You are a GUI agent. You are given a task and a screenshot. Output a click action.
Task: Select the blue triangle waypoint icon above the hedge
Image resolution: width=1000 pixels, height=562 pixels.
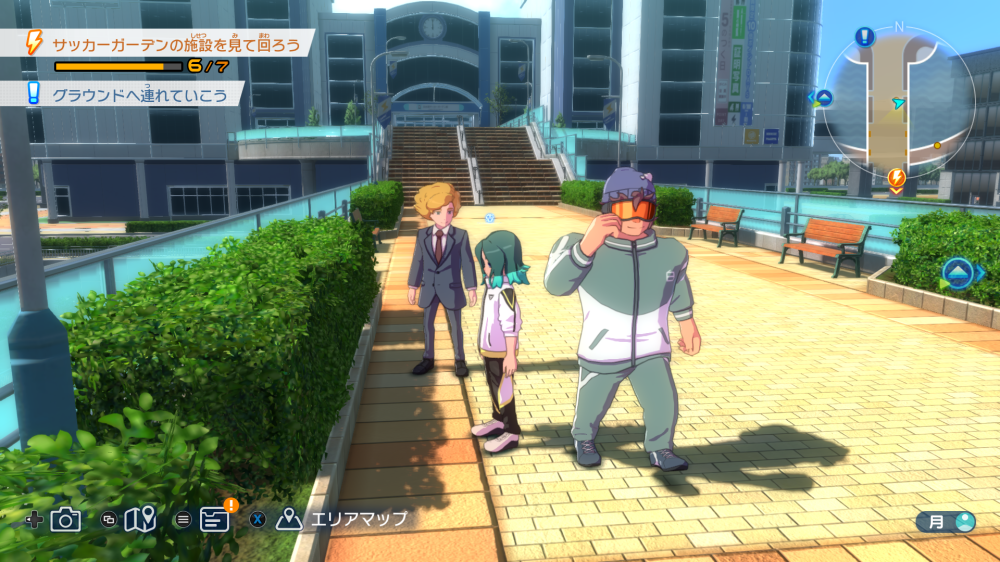pos(957,273)
